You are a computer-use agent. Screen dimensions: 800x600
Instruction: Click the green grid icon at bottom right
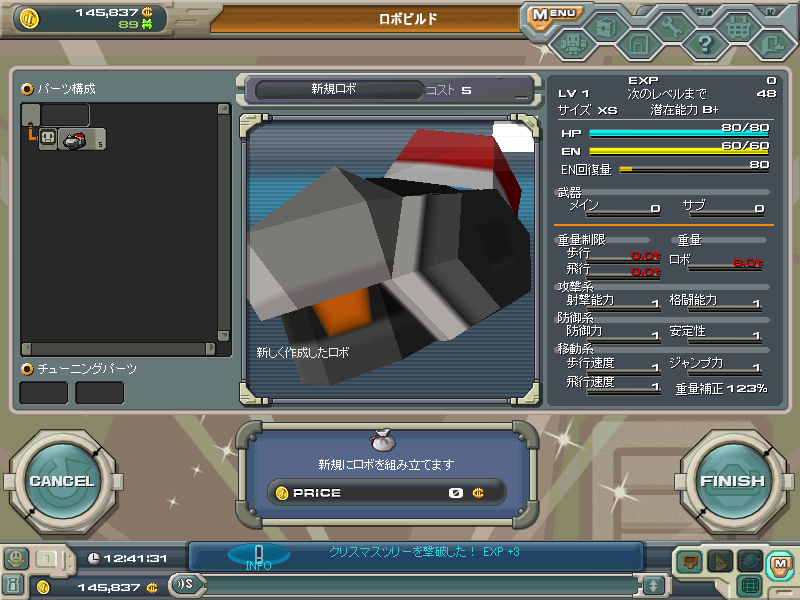(751, 585)
